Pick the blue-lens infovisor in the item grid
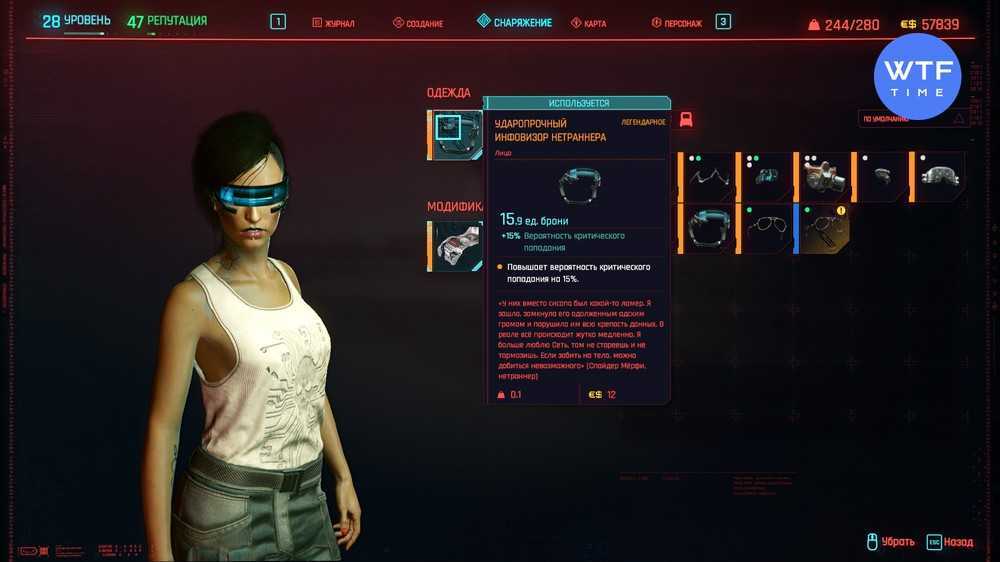Image resolution: width=1000 pixels, height=562 pixels. click(x=709, y=229)
